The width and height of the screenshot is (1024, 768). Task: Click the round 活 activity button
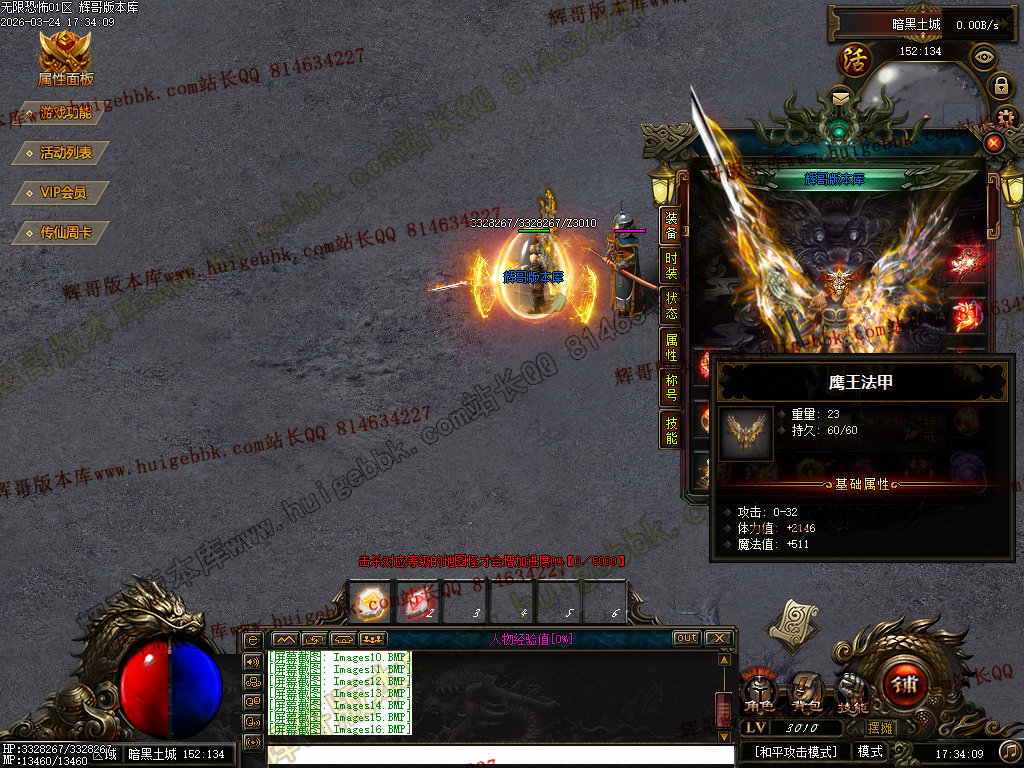pos(855,59)
